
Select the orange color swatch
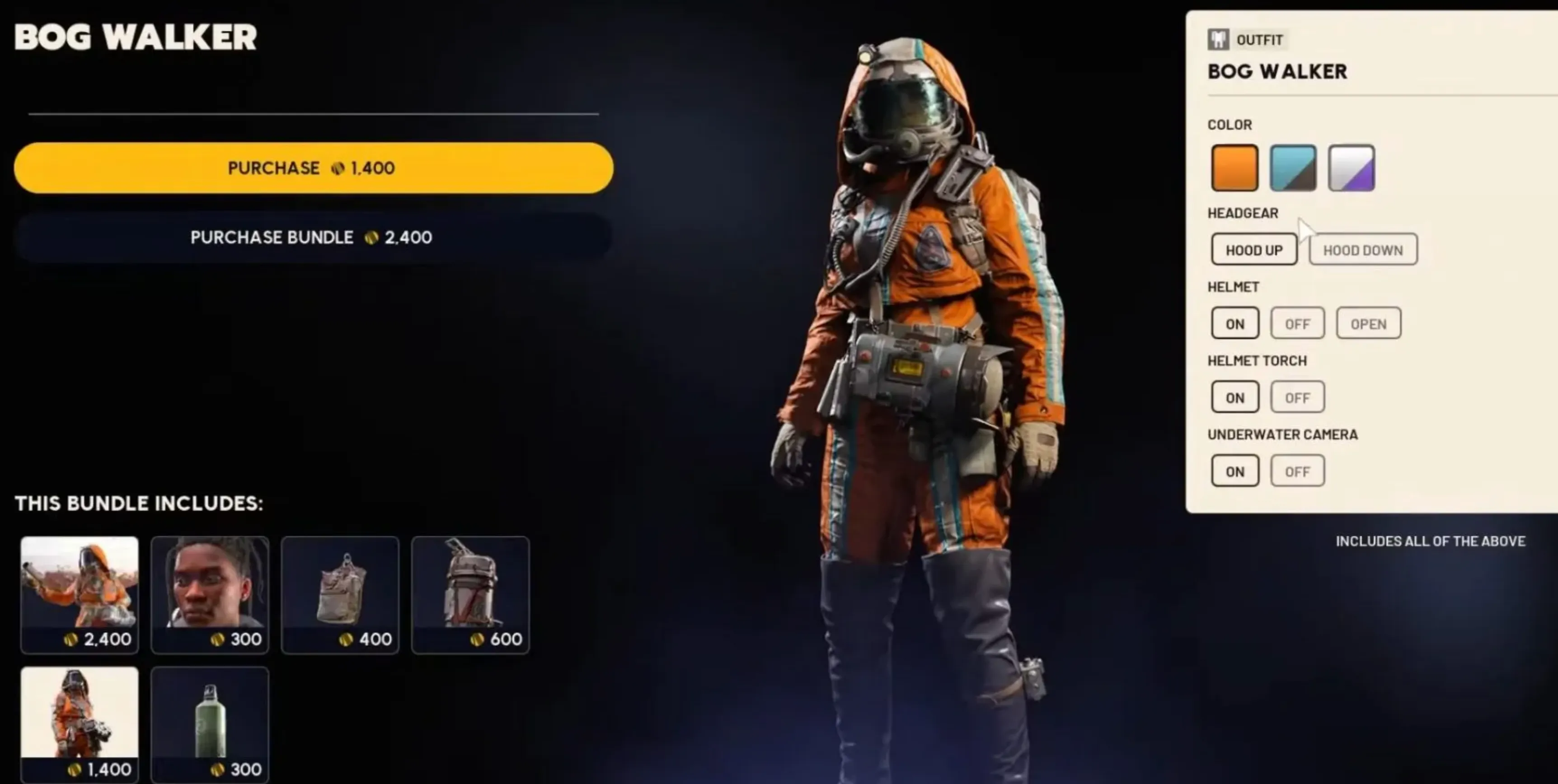click(1234, 168)
